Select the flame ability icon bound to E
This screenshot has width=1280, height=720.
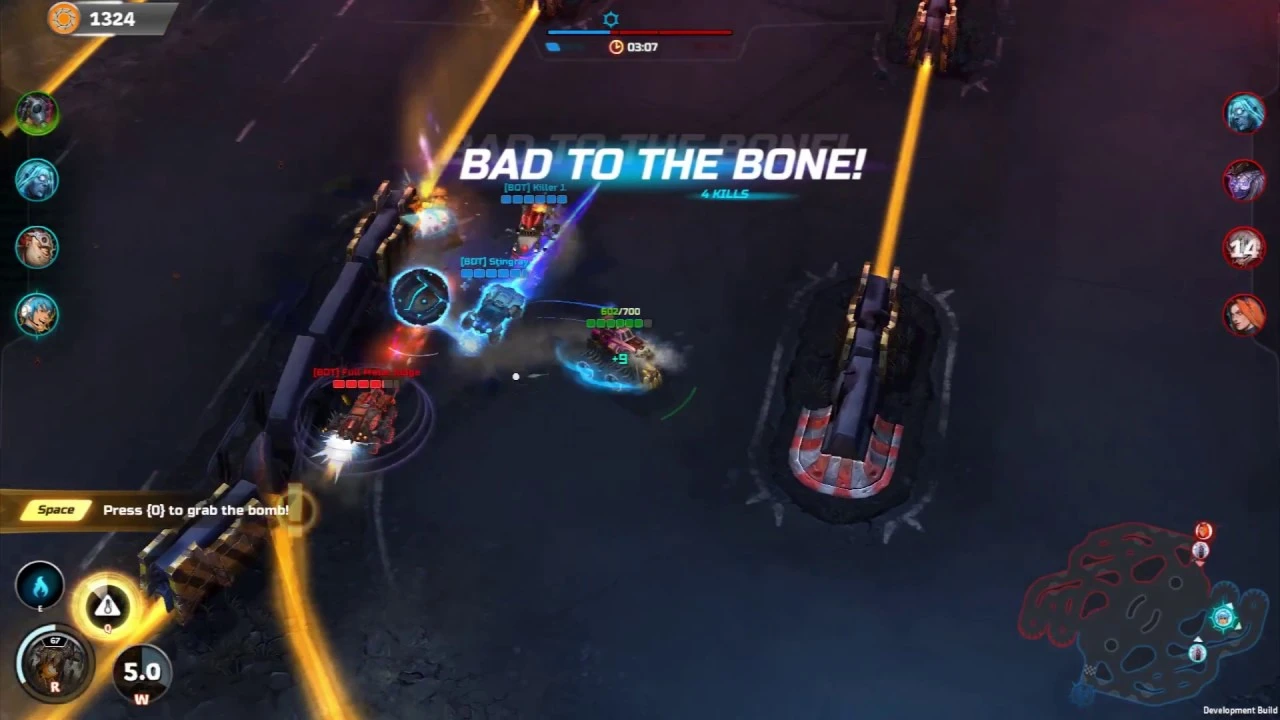38,585
